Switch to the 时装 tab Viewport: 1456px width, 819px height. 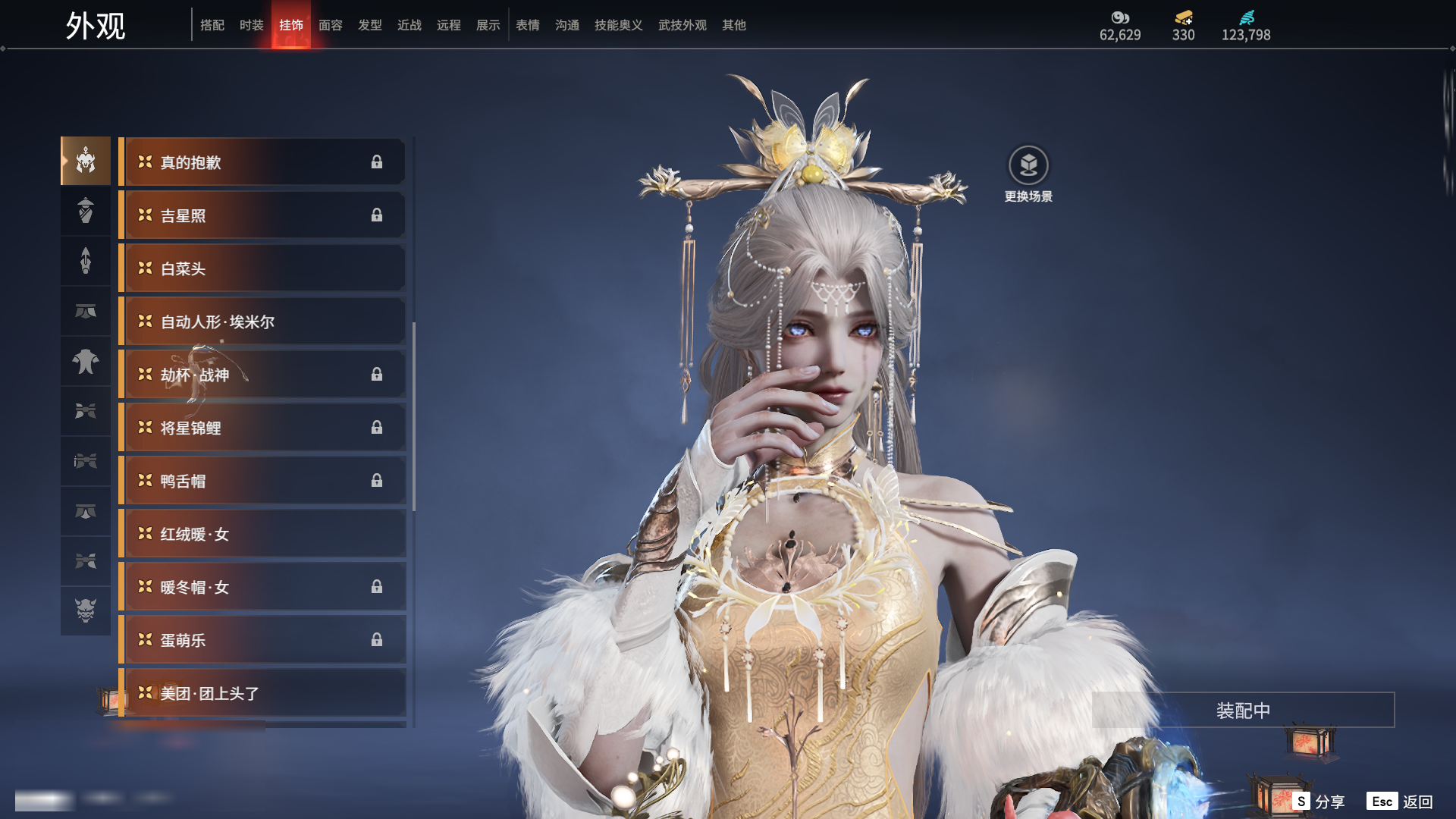point(251,25)
